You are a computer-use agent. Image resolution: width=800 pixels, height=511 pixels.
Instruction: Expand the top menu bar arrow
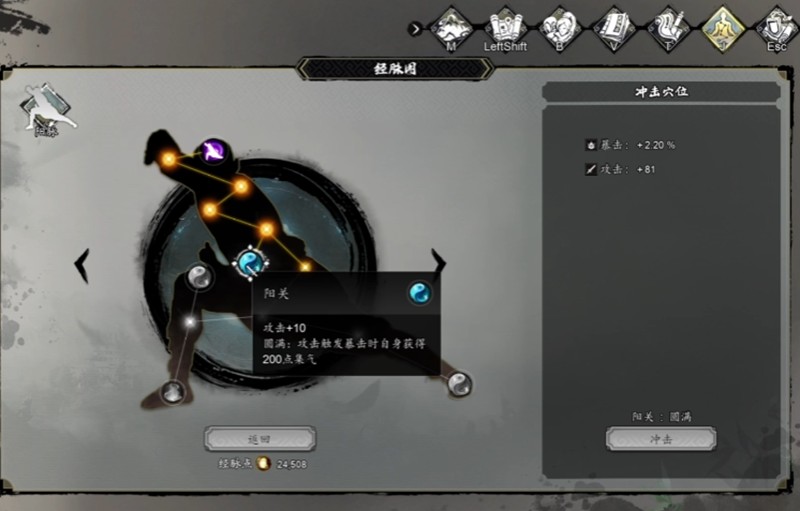(416, 29)
